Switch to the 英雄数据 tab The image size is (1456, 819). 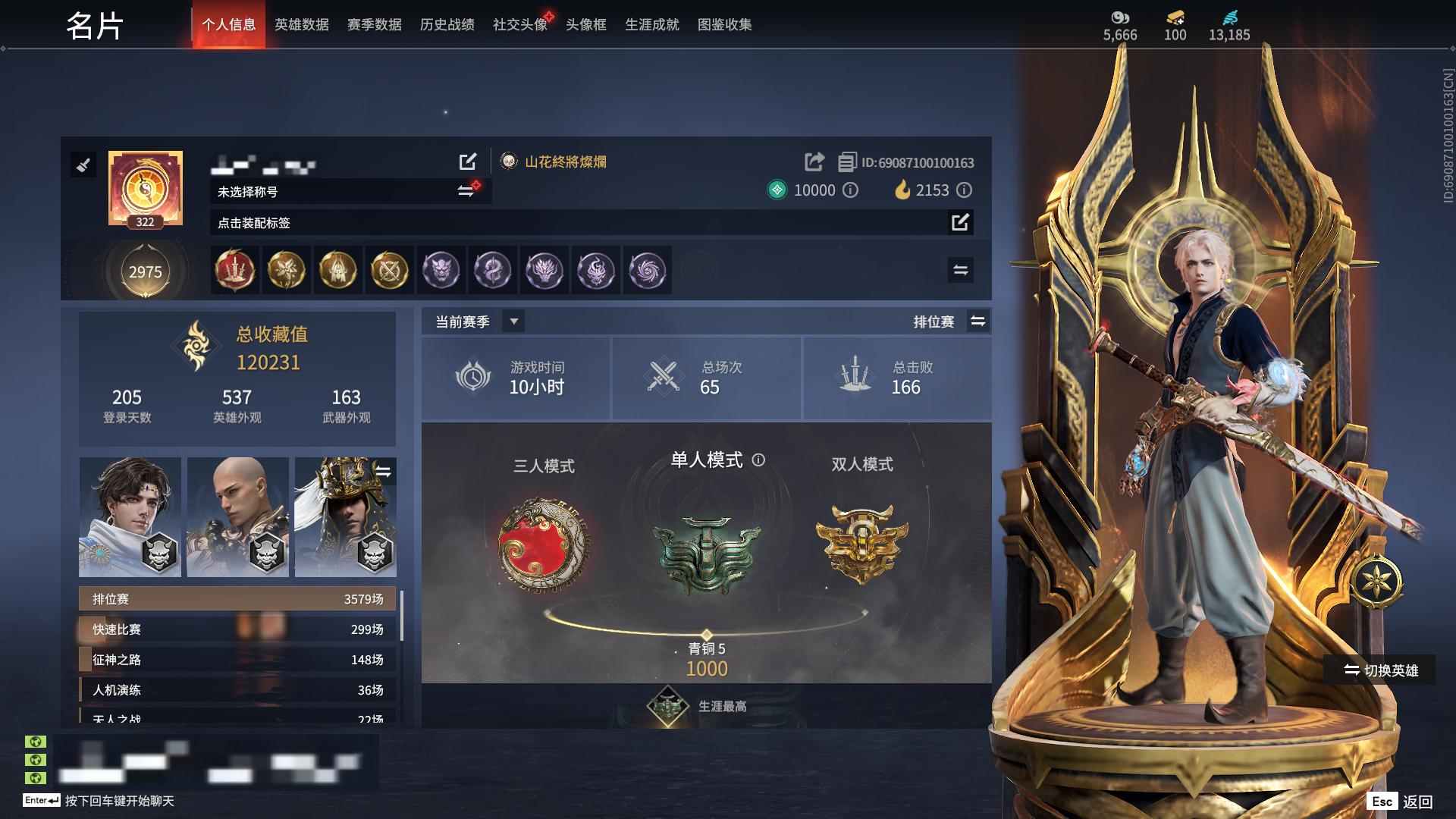[300, 24]
